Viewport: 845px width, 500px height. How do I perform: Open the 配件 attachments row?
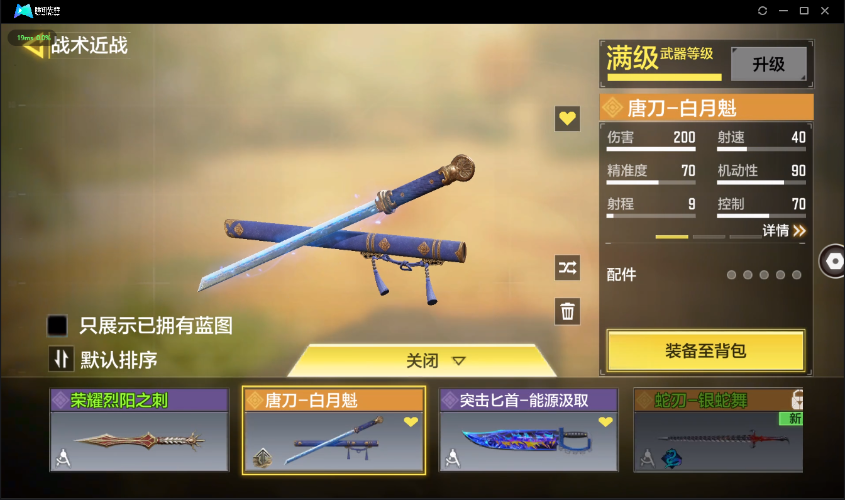(x=705, y=274)
